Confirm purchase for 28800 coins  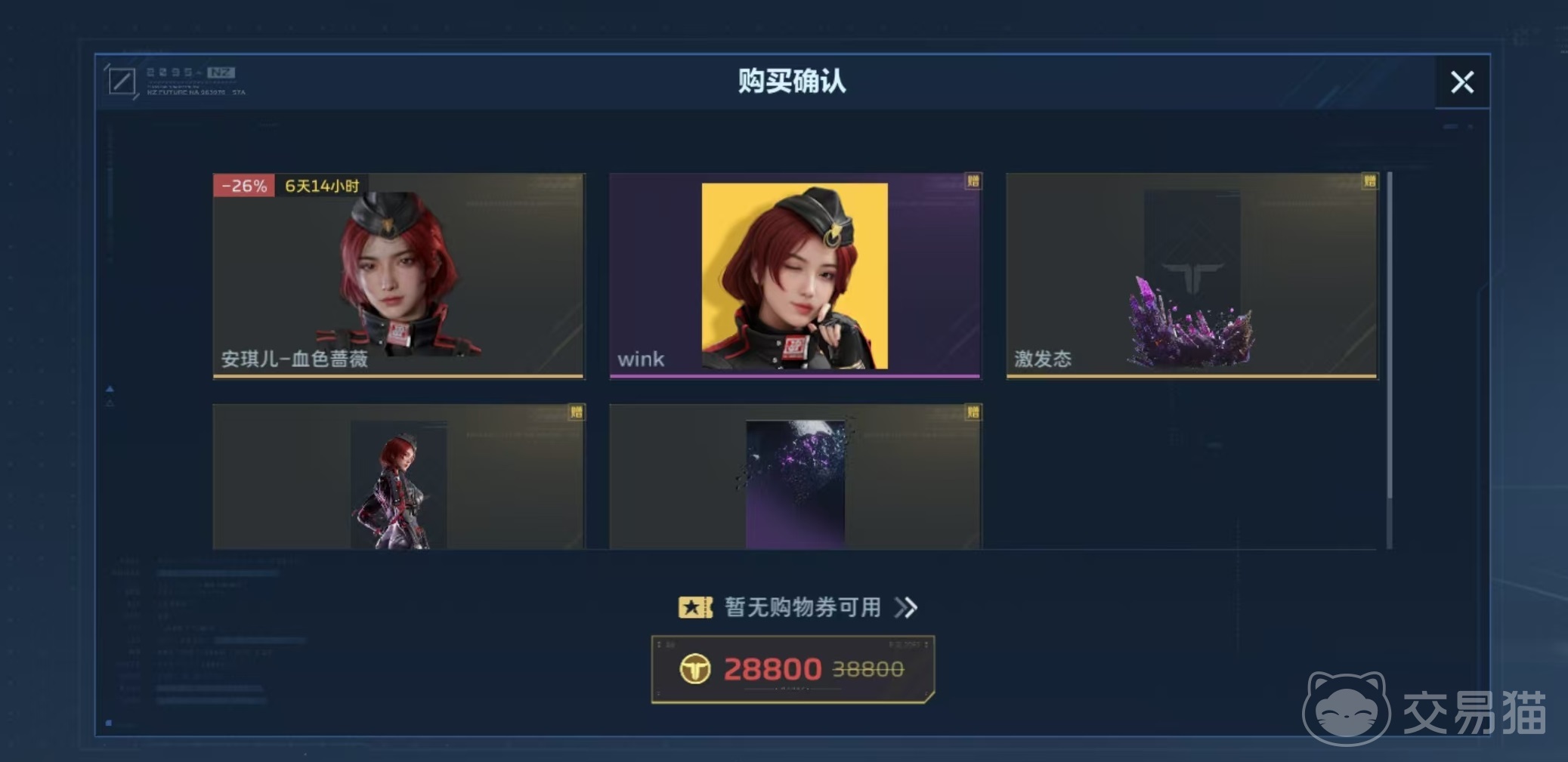793,669
